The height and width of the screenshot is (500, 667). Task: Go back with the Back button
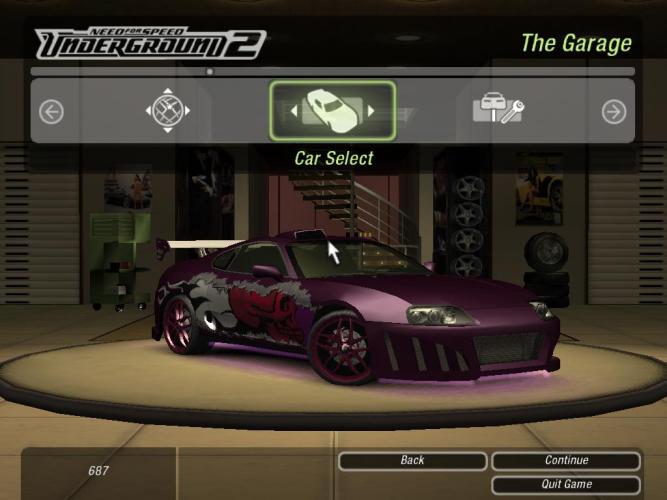412,461
